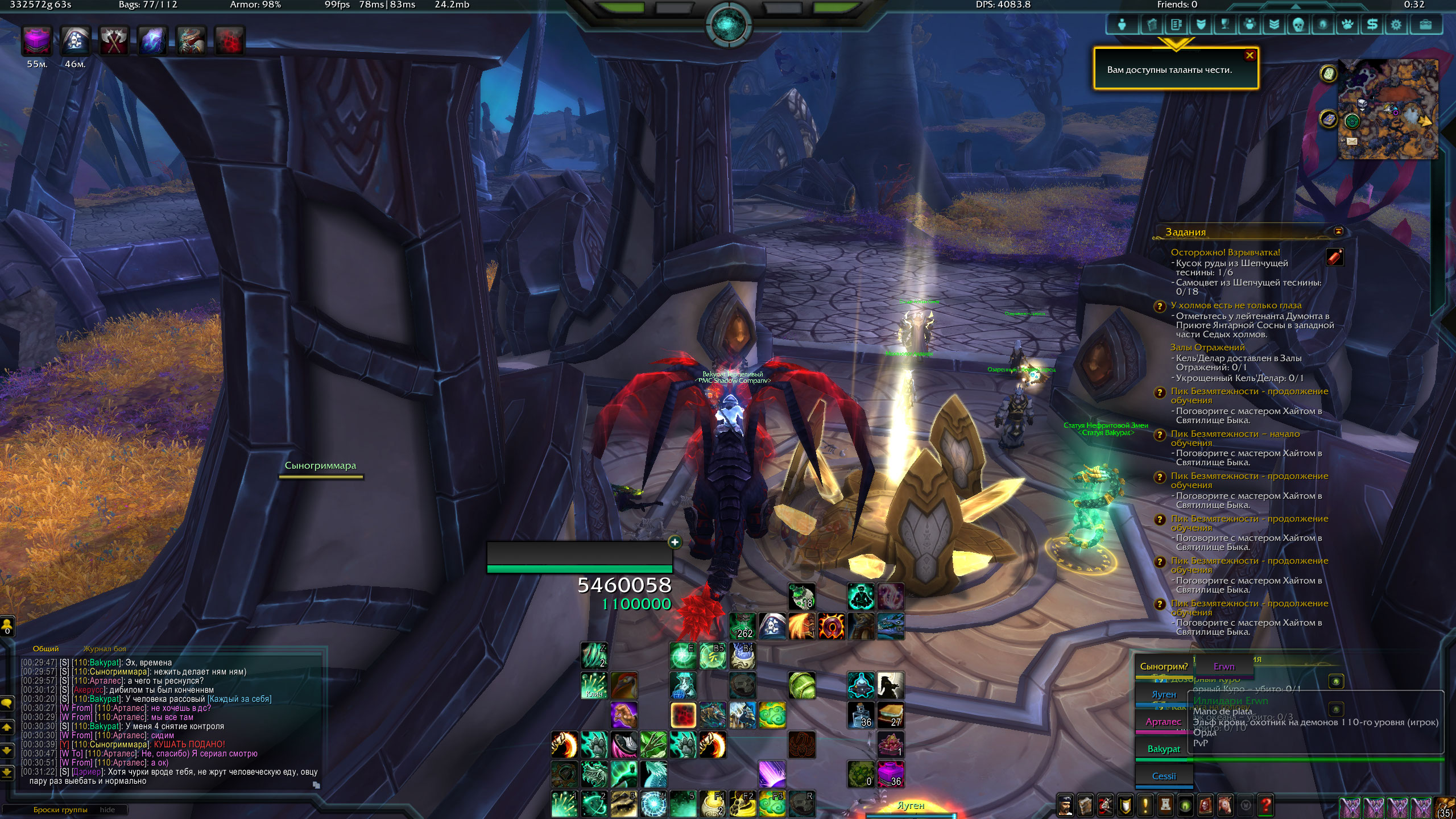Open the backpack bag showing 35
Viewport: 1456px width, 819px height.
coord(1445,806)
